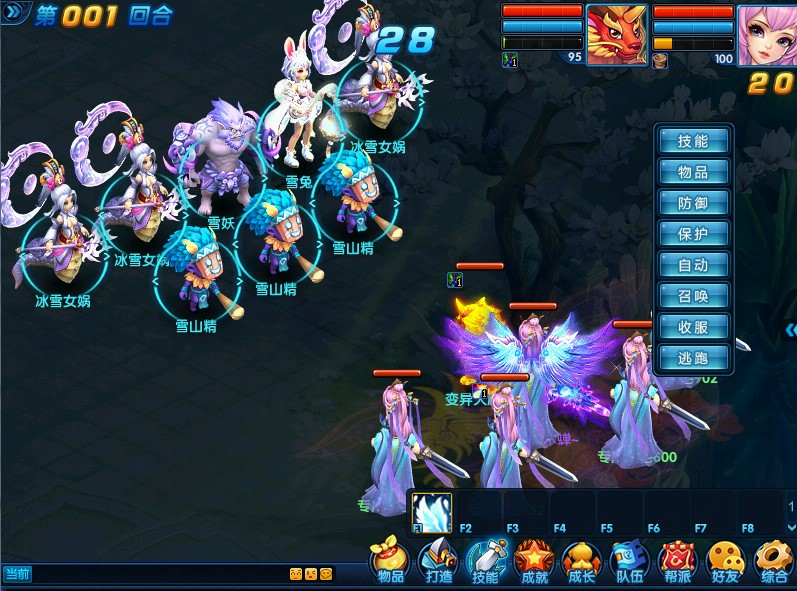Open the 队伍 team icon

629,562
